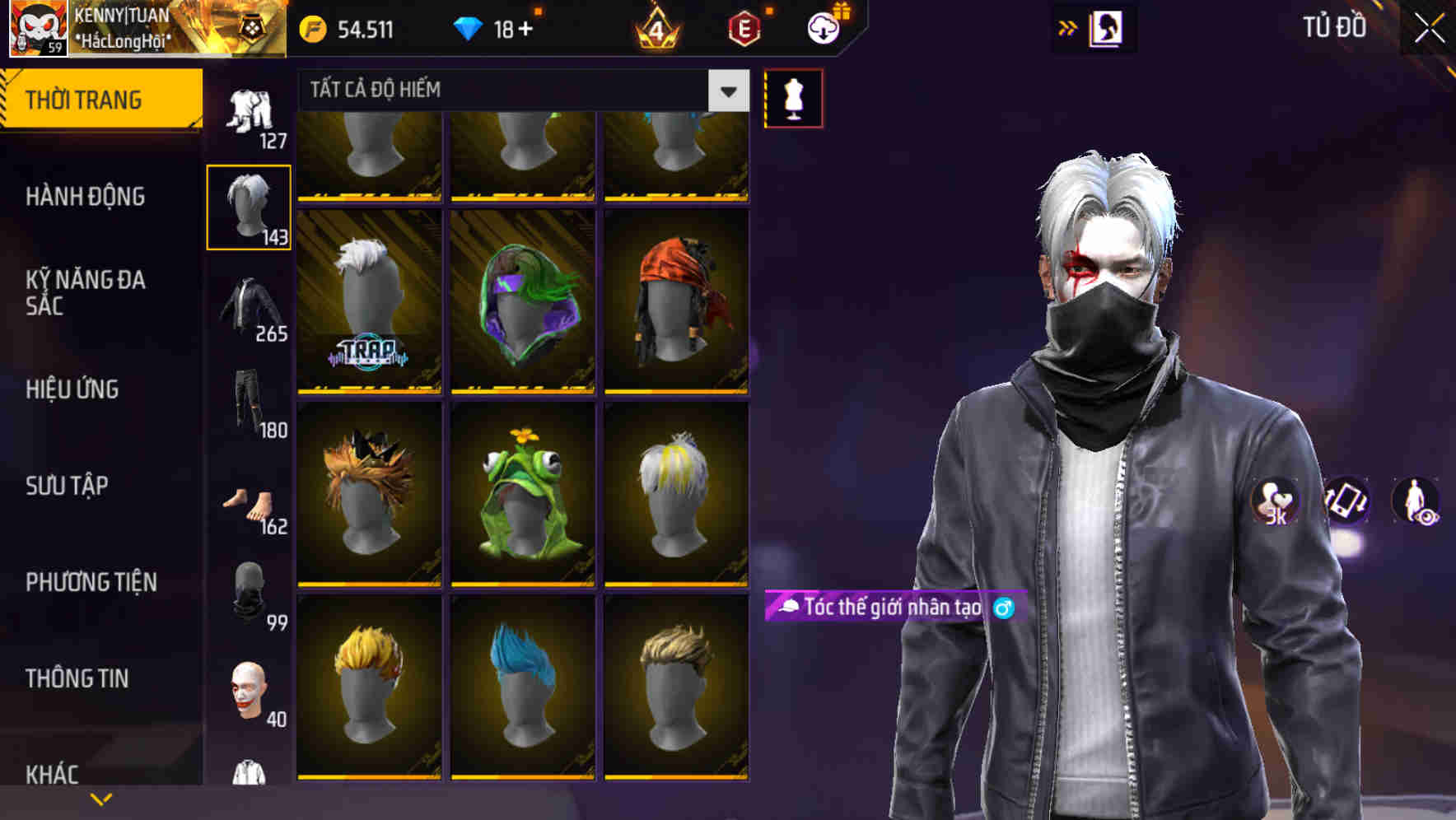Select the hair category icon currently highlighted
Screen dimensions: 1456x820
[249, 204]
